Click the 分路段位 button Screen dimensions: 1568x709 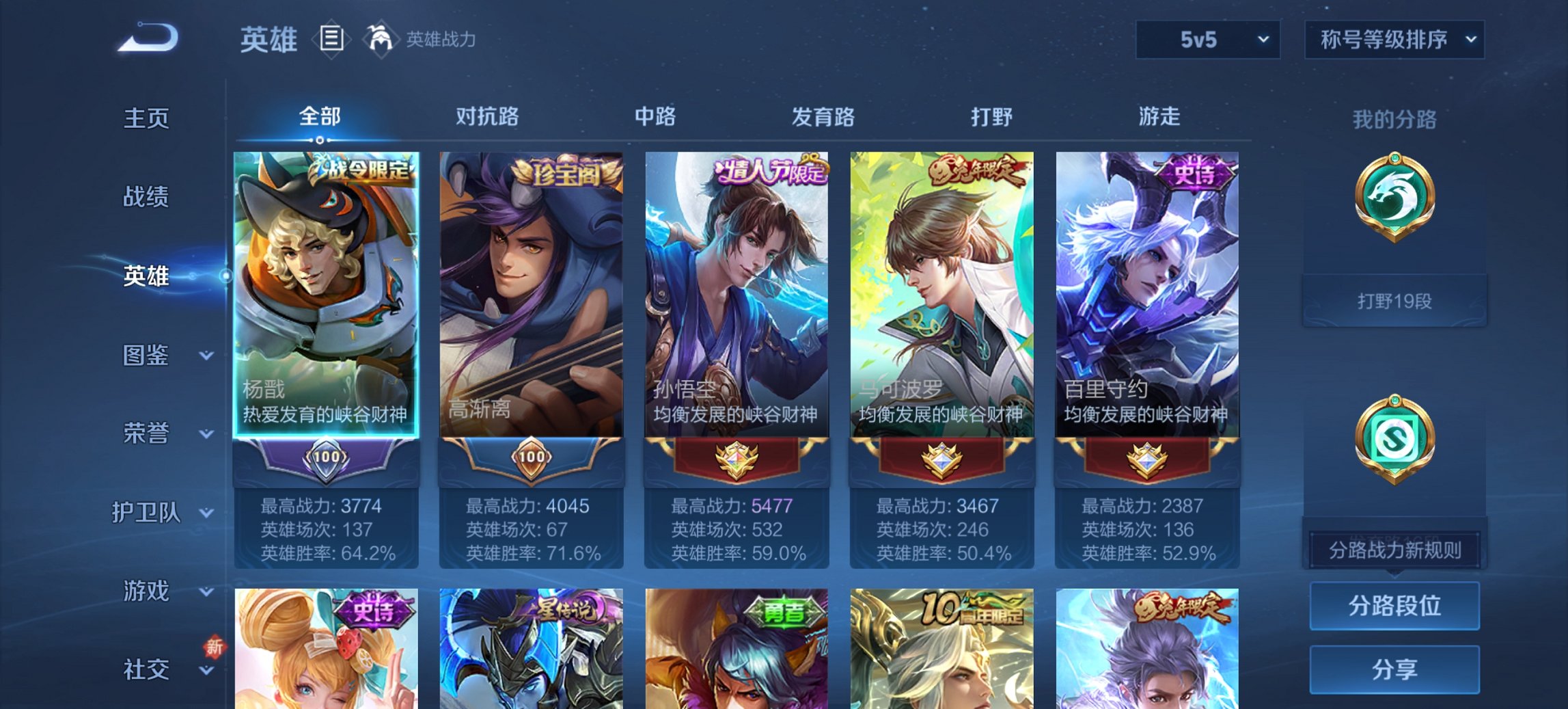(x=1394, y=606)
